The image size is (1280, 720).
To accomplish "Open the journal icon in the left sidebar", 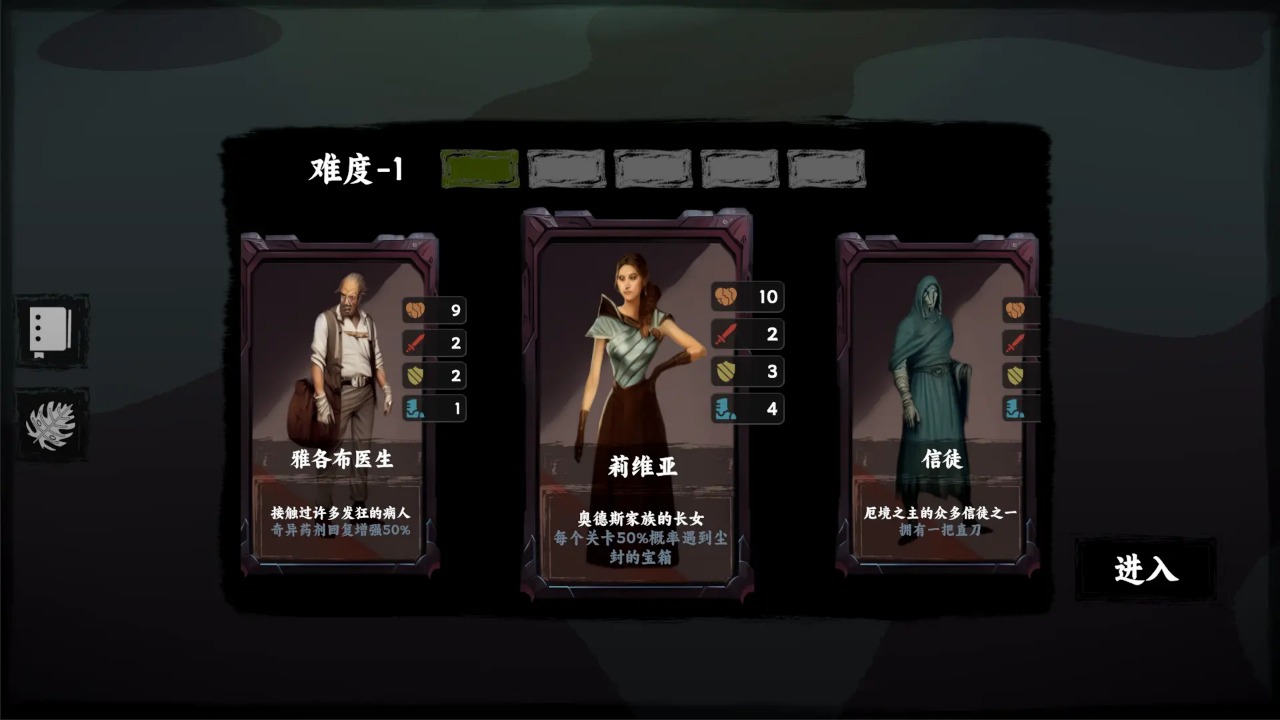I will (x=50, y=333).
